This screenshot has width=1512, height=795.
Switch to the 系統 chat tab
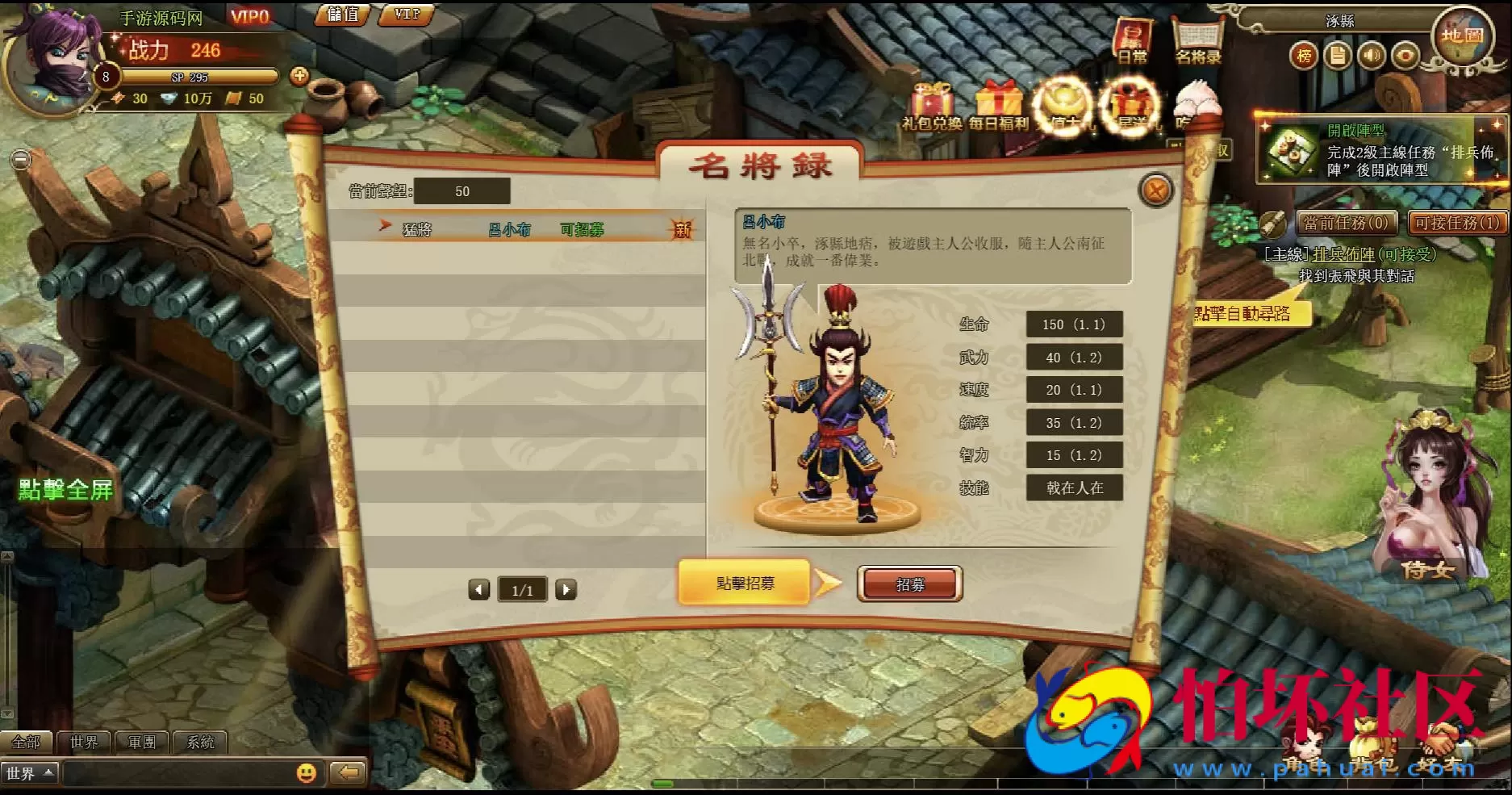pos(201,742)
